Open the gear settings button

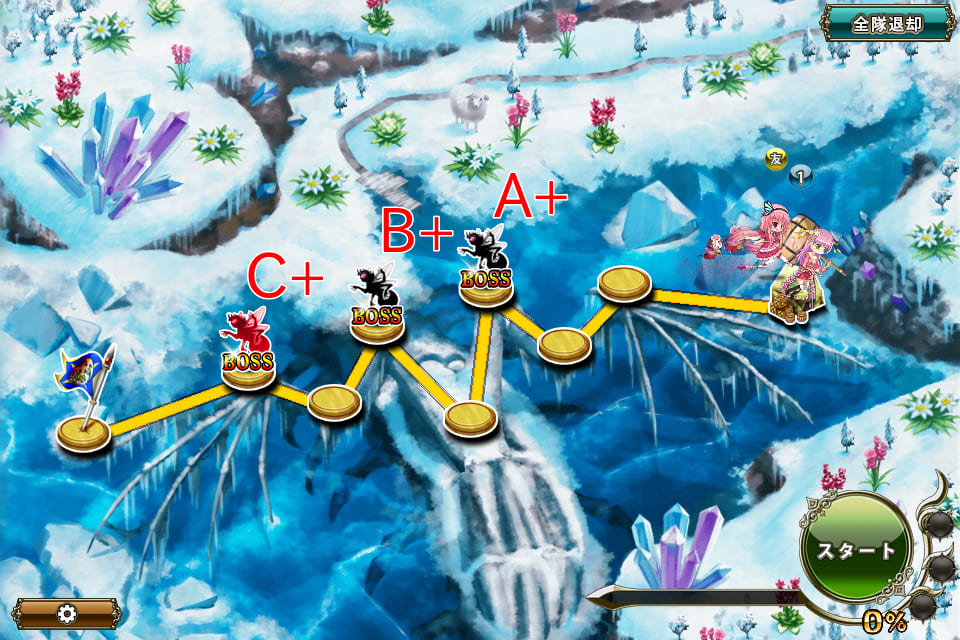tap(66, 612)
